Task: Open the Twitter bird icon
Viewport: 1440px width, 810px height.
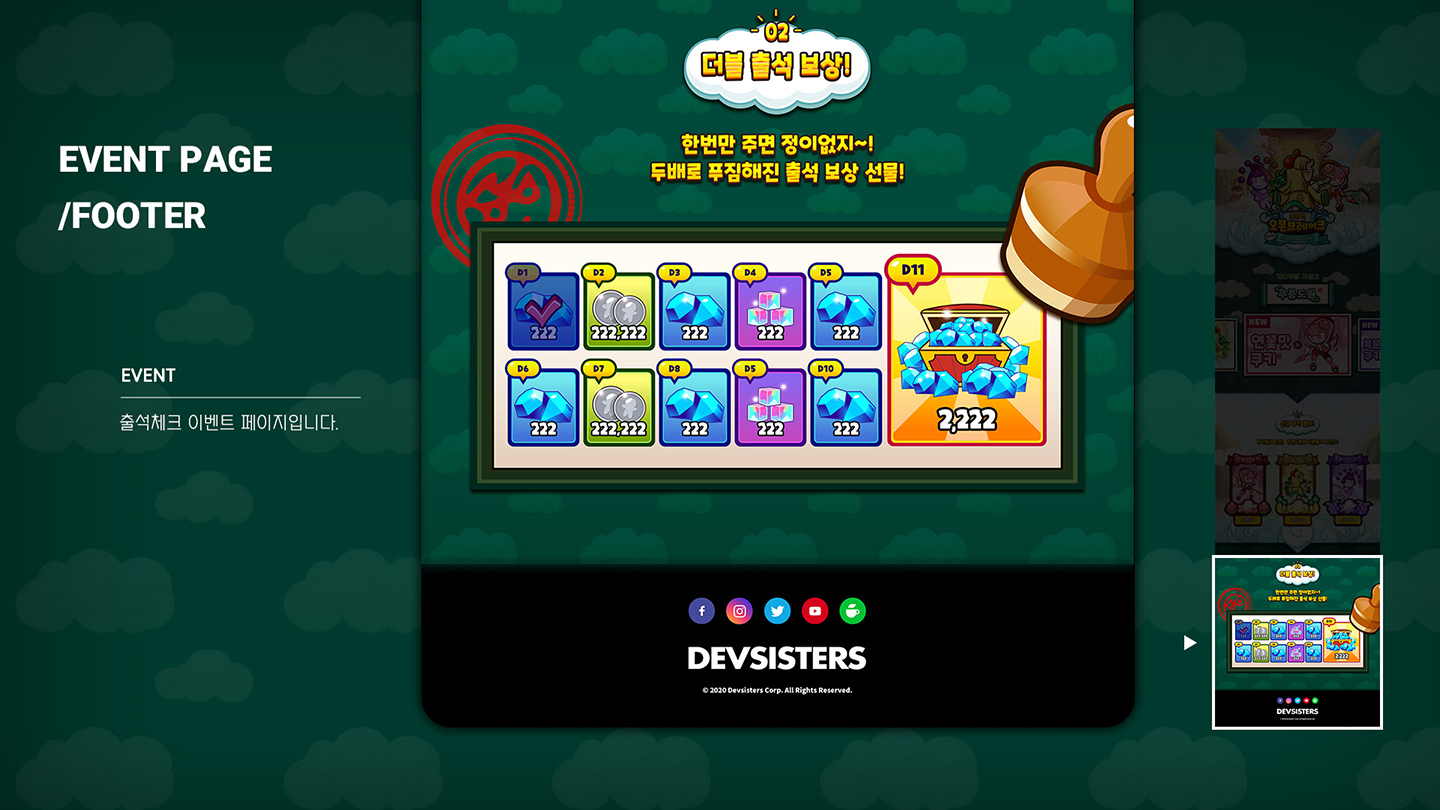Action: tap(777, 611)
